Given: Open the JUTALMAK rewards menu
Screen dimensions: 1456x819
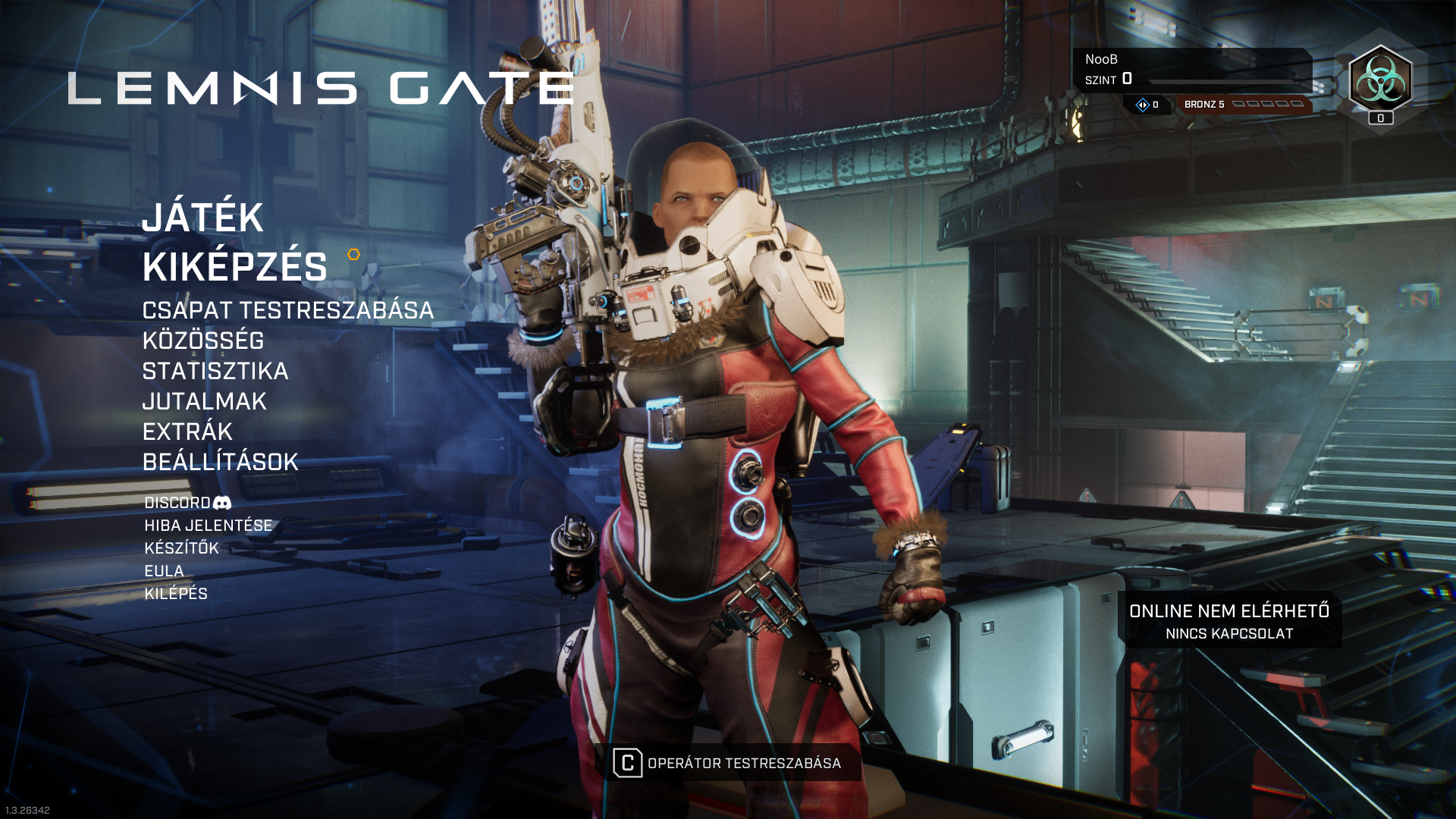Looking at the screenshot, I should [204, 402].
